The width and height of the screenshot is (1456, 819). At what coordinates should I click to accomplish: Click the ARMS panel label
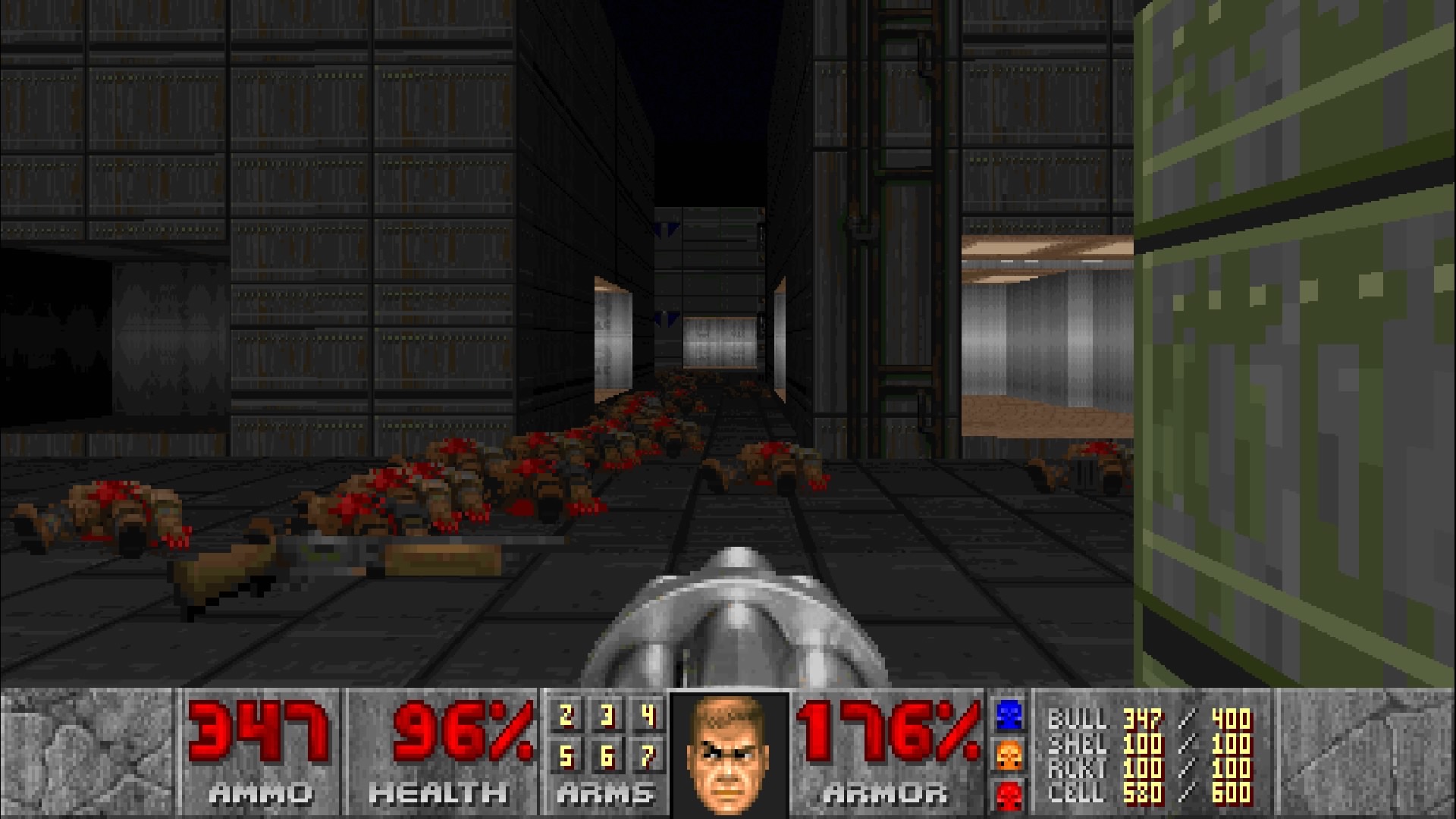click(604, 793)
